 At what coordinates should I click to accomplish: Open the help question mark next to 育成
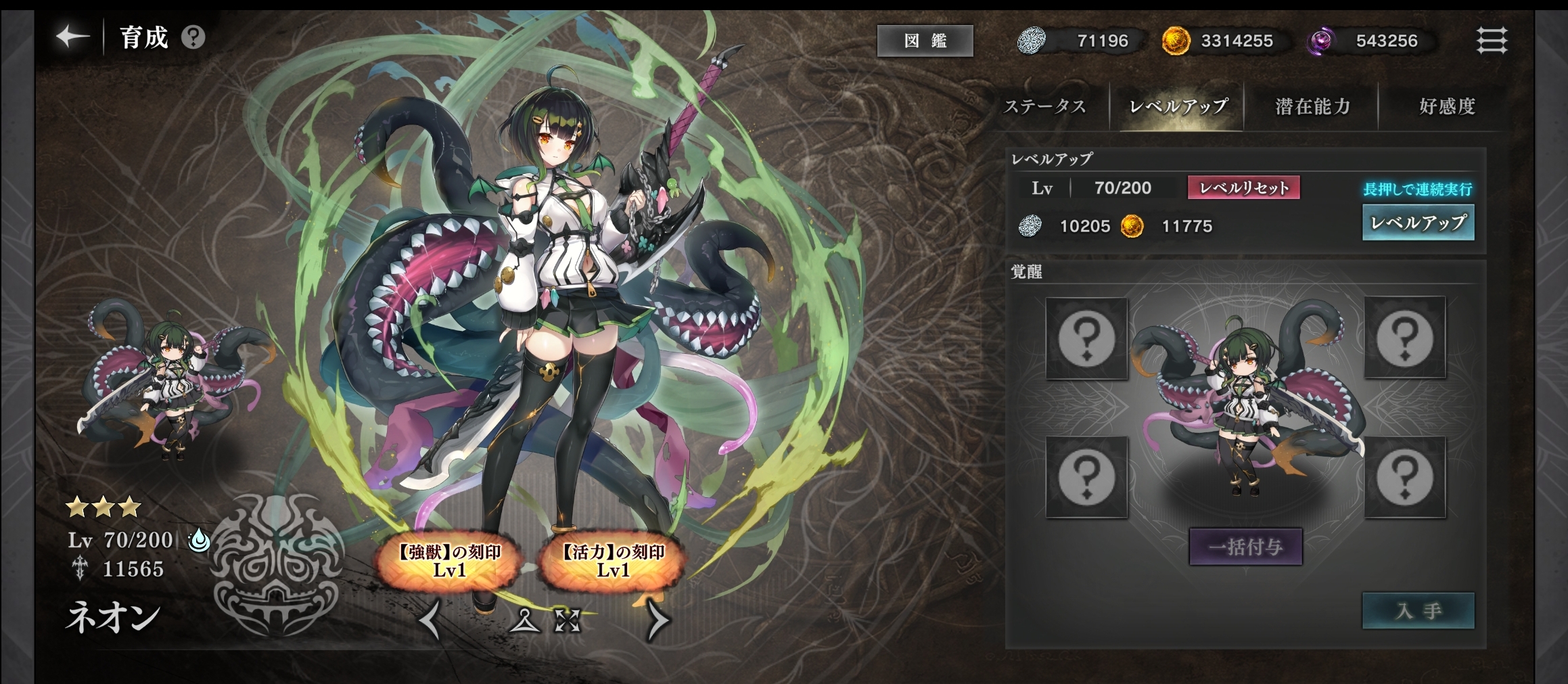[193, 37]
